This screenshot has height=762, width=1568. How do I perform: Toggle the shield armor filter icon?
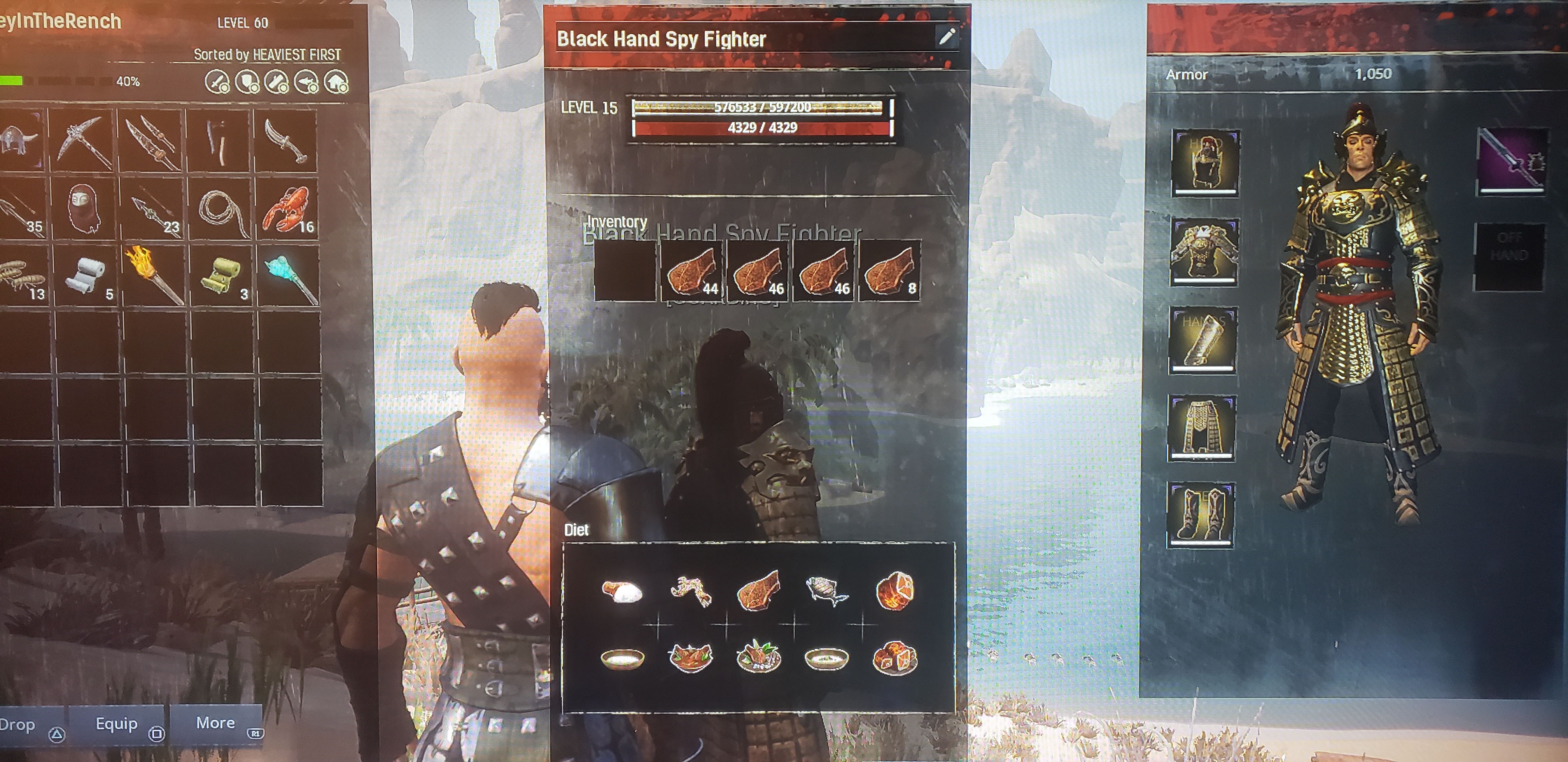click(247, 82)
